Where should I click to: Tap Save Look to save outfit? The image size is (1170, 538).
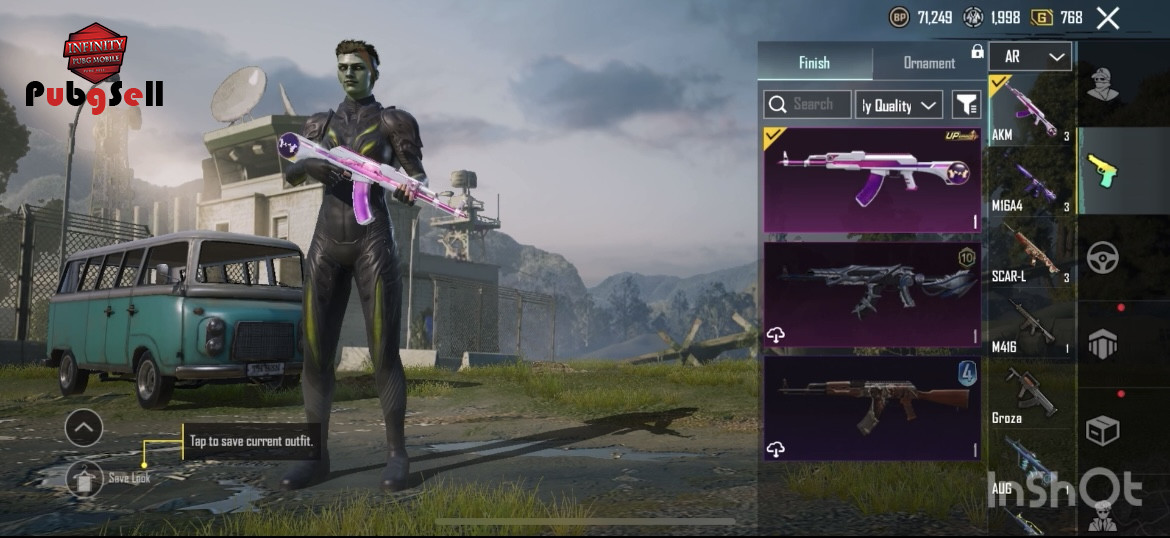click(86, 479)
